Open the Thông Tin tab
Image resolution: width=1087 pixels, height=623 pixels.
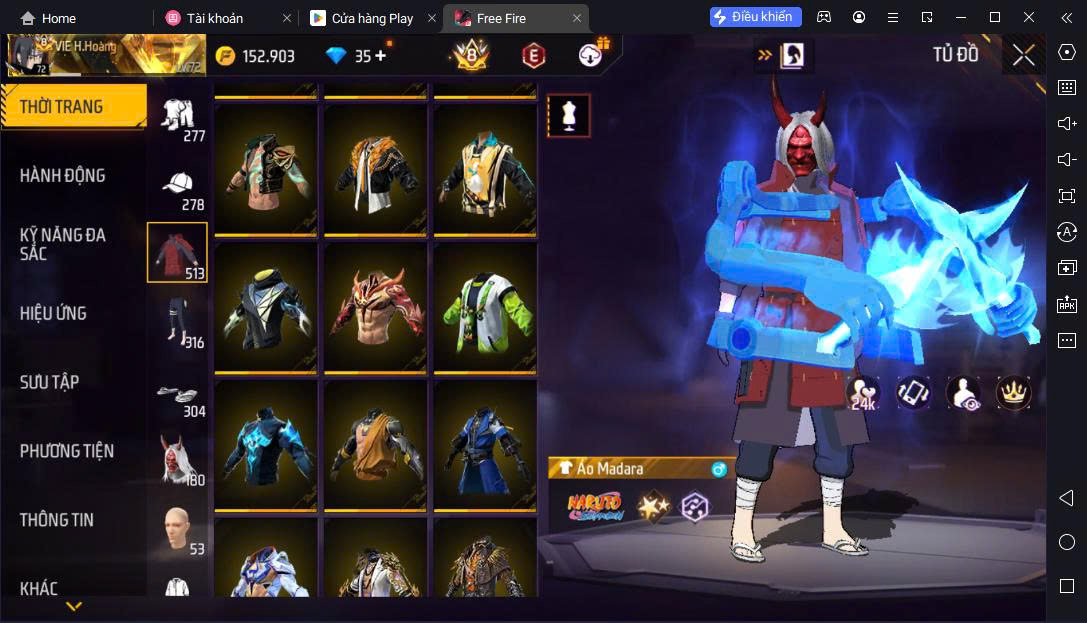coord(56,520)
